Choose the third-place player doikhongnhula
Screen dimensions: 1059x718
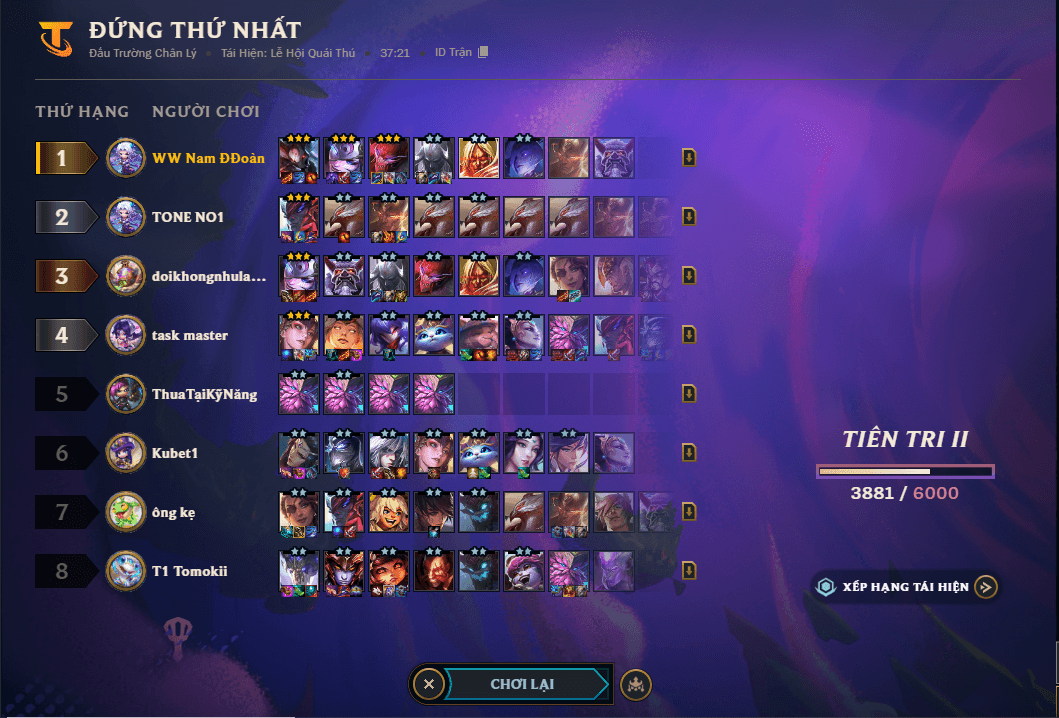click(209, 276)
